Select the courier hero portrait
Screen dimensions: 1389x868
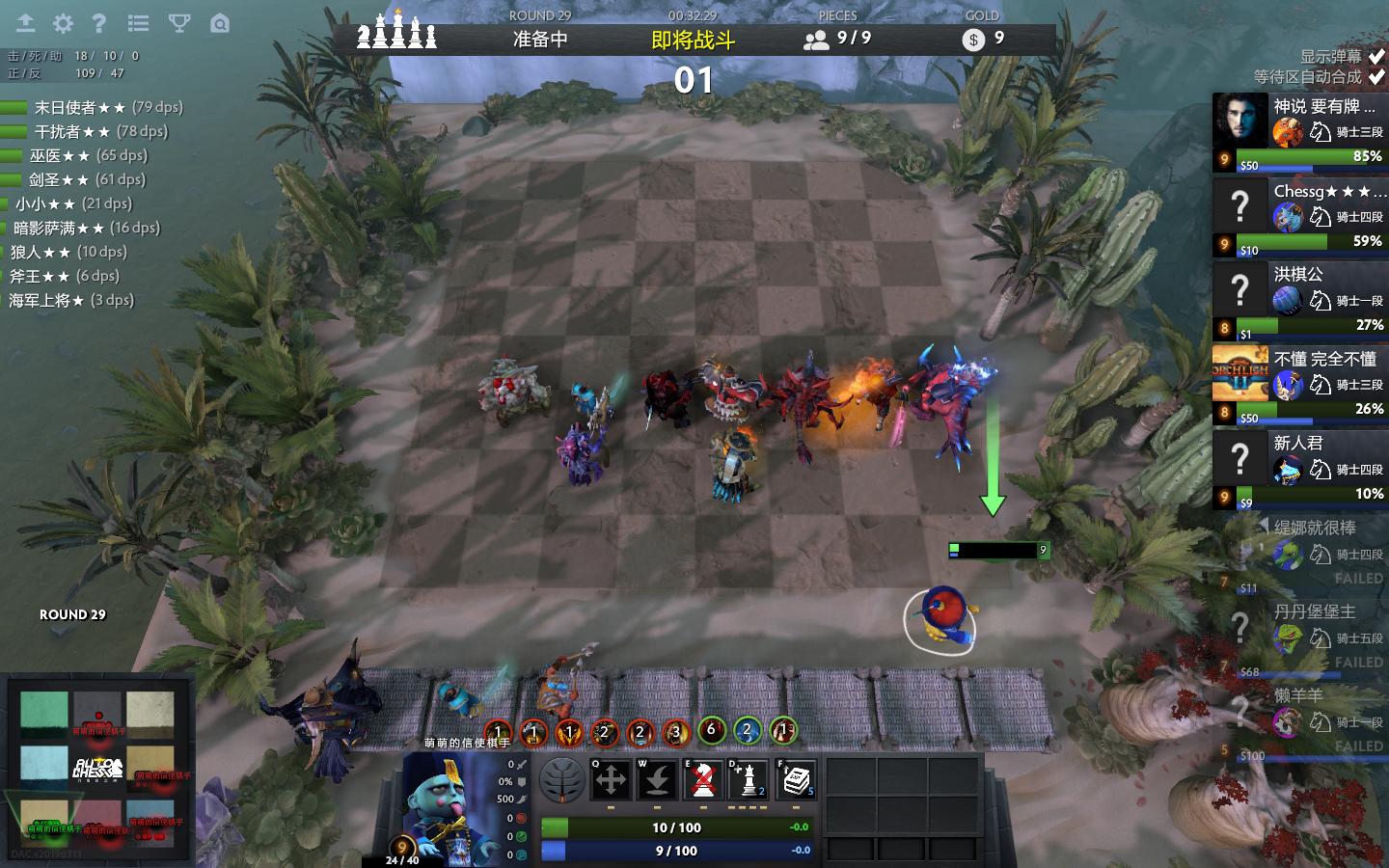(x=449, y=805)
